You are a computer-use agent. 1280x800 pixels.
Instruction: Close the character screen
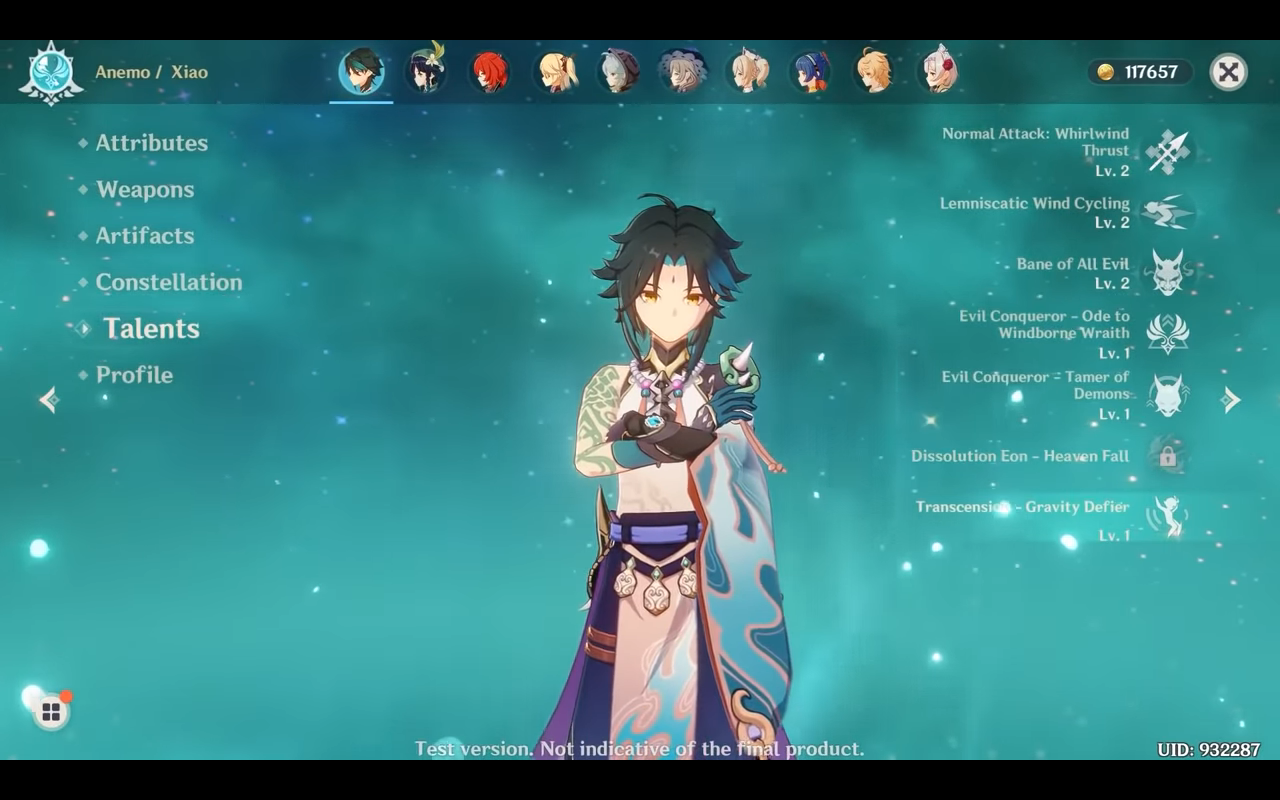pyautogui.click(x=1228, y=72)
